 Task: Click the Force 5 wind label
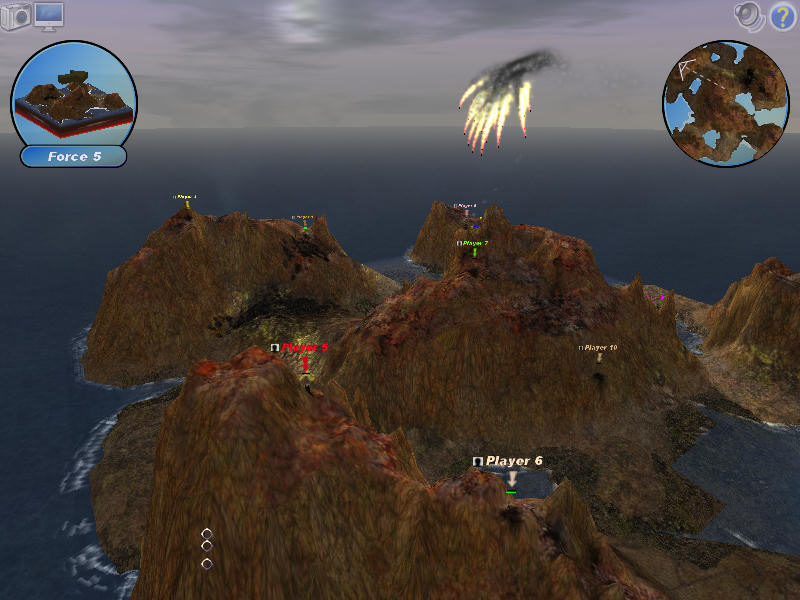[73, 157]
